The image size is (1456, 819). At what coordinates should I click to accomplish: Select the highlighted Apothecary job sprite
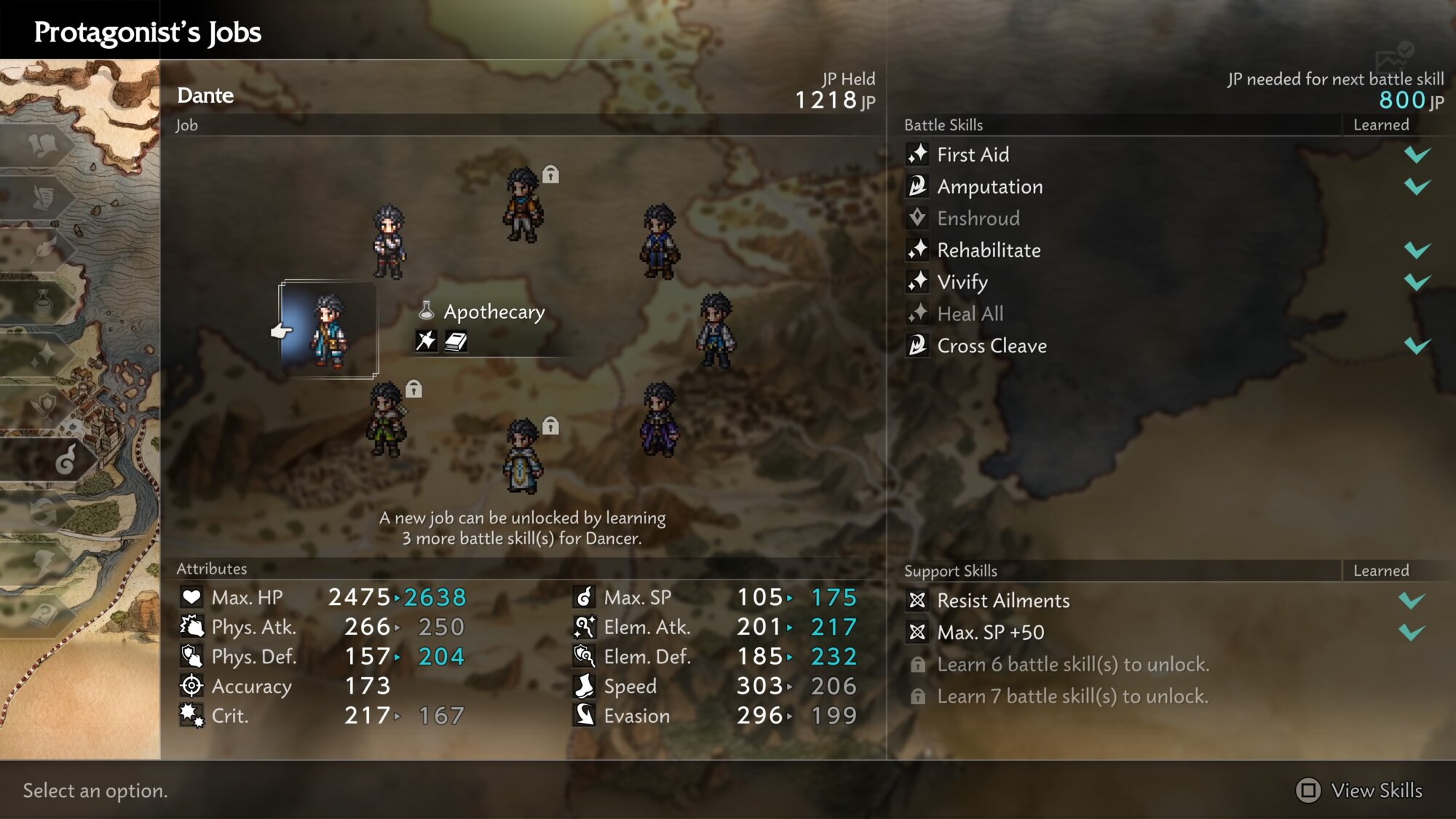coord(329,331)
